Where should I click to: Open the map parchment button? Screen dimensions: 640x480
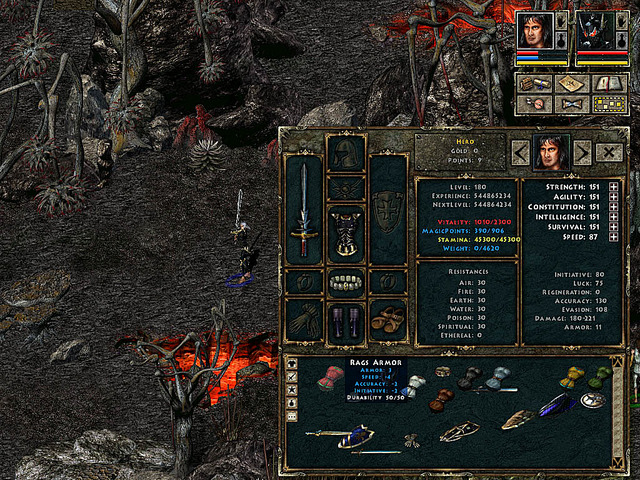click(568, 84)
